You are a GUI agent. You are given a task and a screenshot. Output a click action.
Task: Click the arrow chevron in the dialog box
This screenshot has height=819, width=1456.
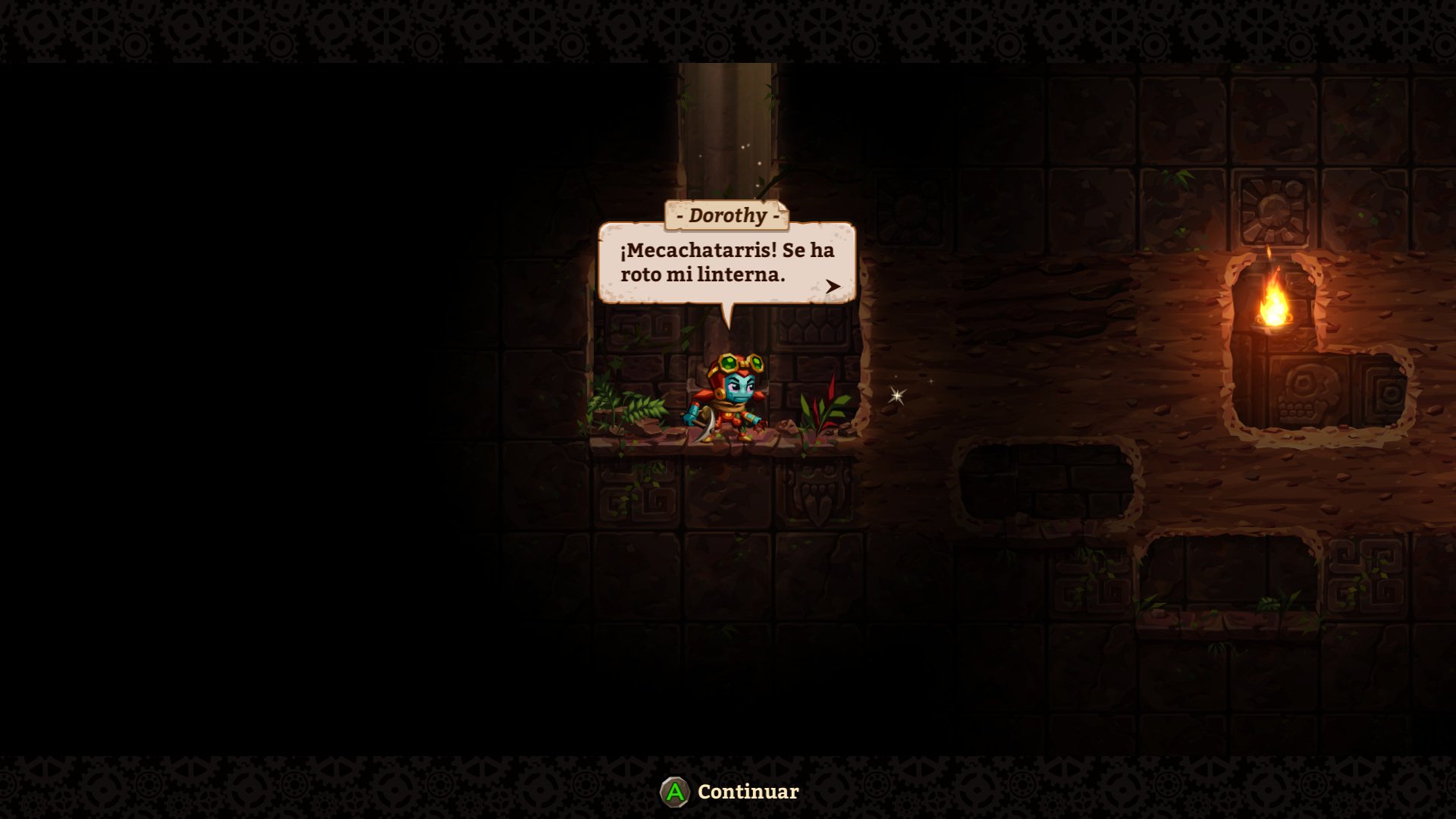833,286
